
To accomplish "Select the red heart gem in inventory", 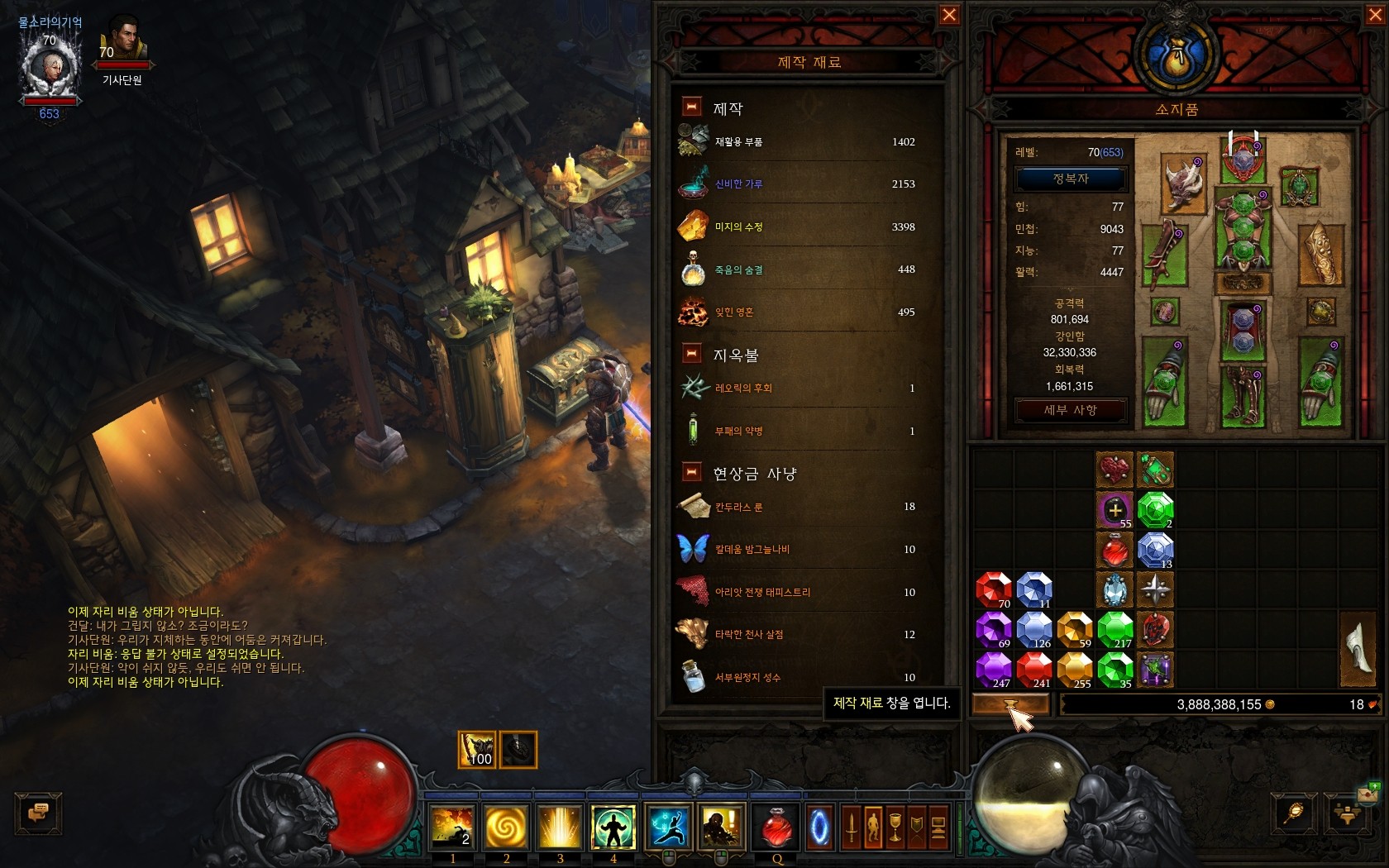I will click(1115, 470).
